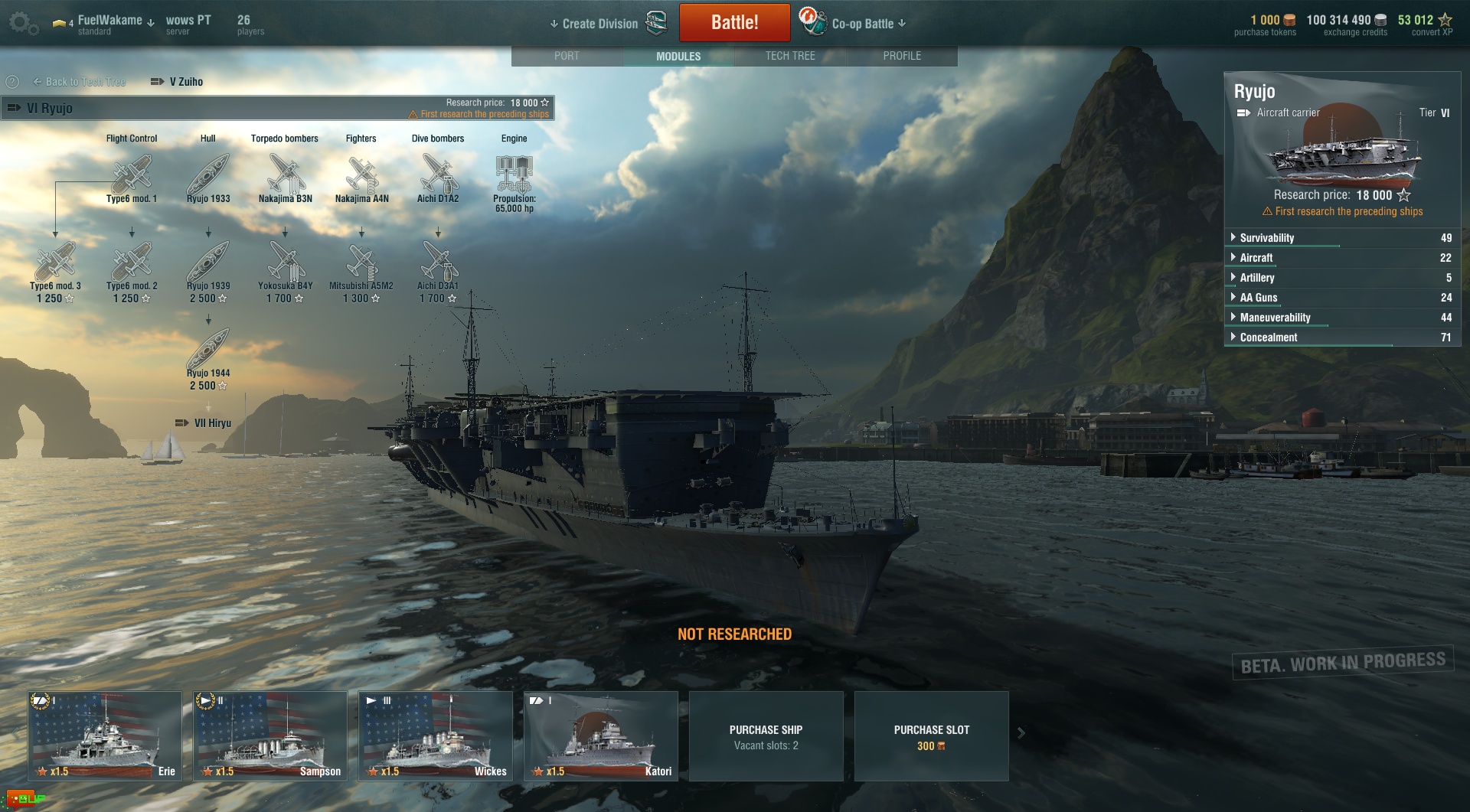Click the Purchase Slot tile
This screenshot has height=812, width=1470.
931,735
